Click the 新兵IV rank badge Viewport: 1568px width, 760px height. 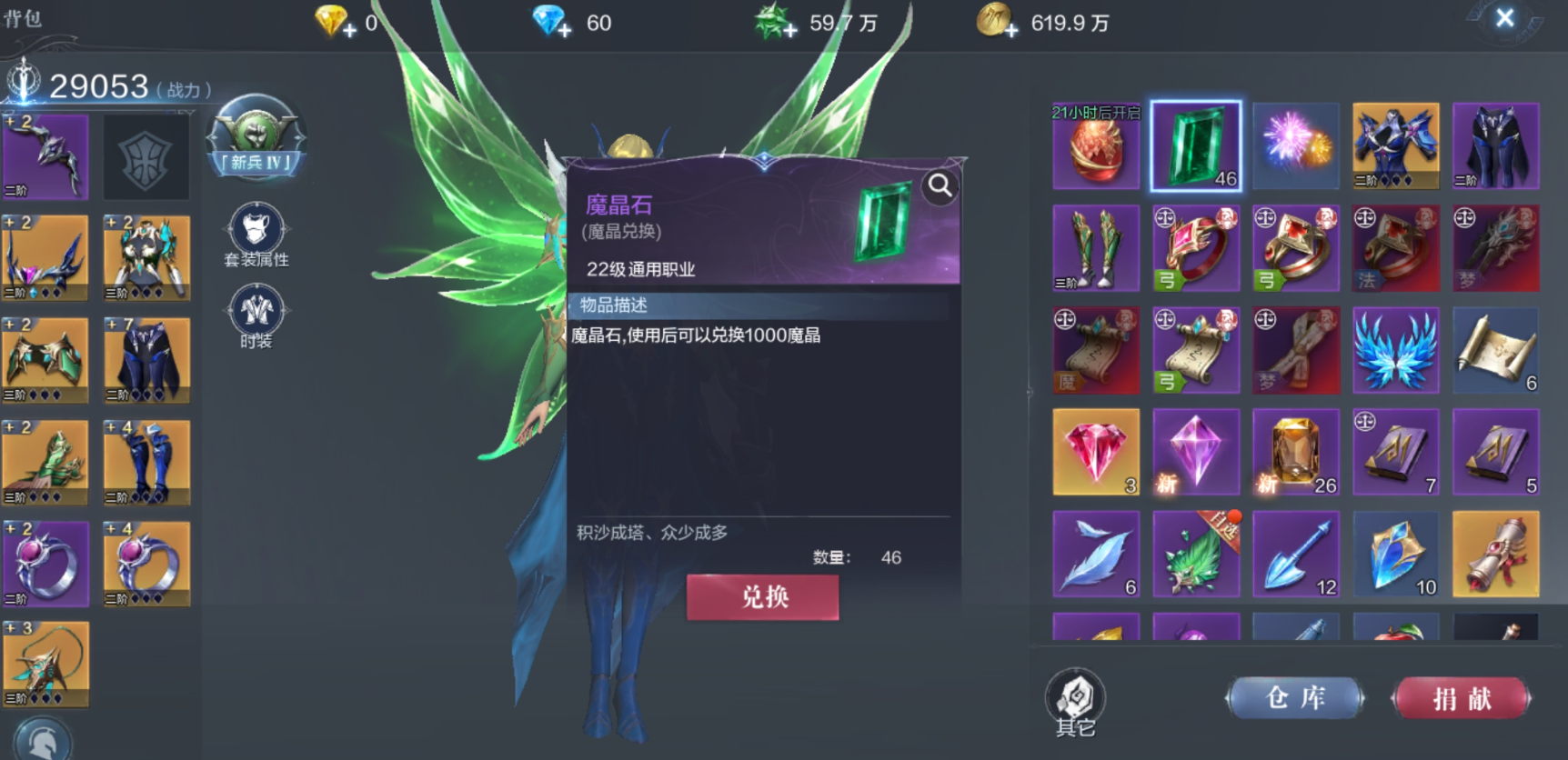256,141
